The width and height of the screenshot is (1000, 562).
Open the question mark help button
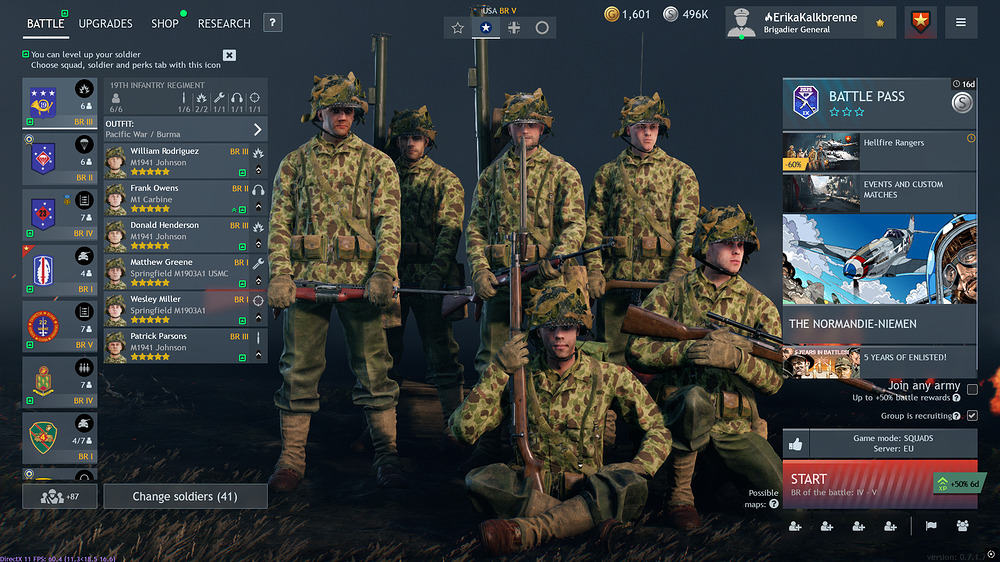272,23
